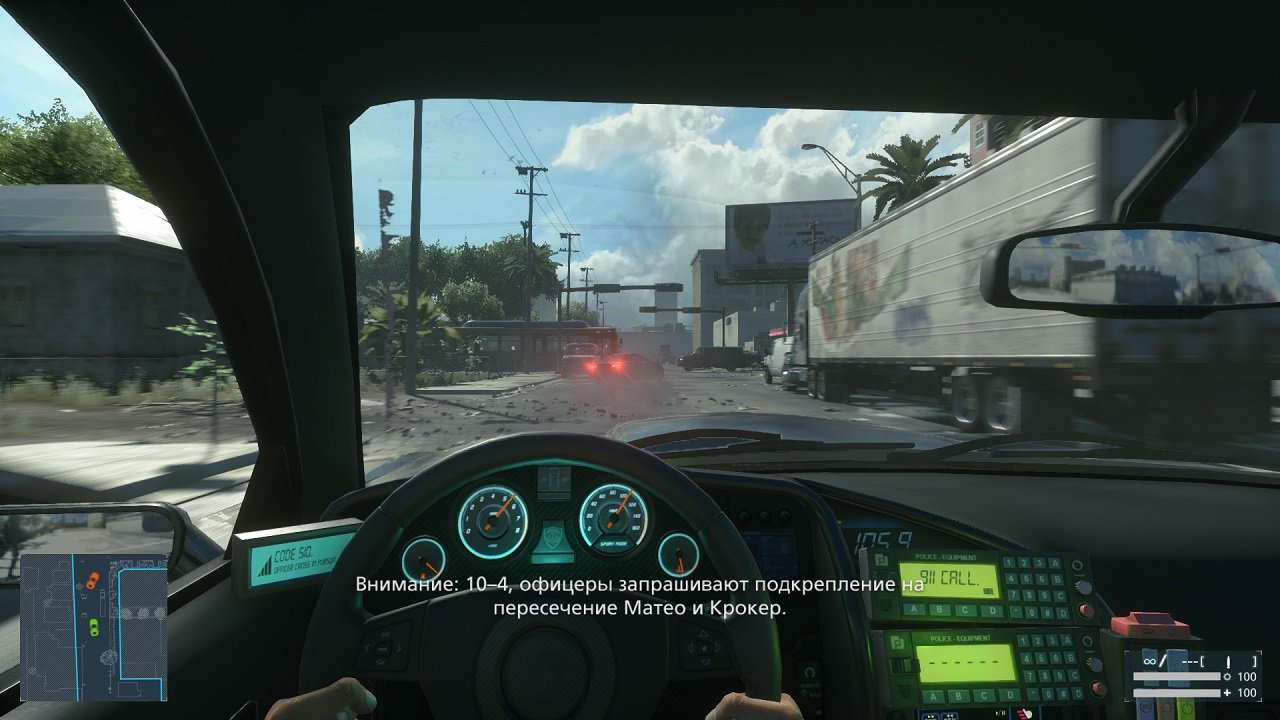Click the gear icon beside the upper 100 readout
The width and height of the screenshot is (1280, 720).
[1227, 676]
